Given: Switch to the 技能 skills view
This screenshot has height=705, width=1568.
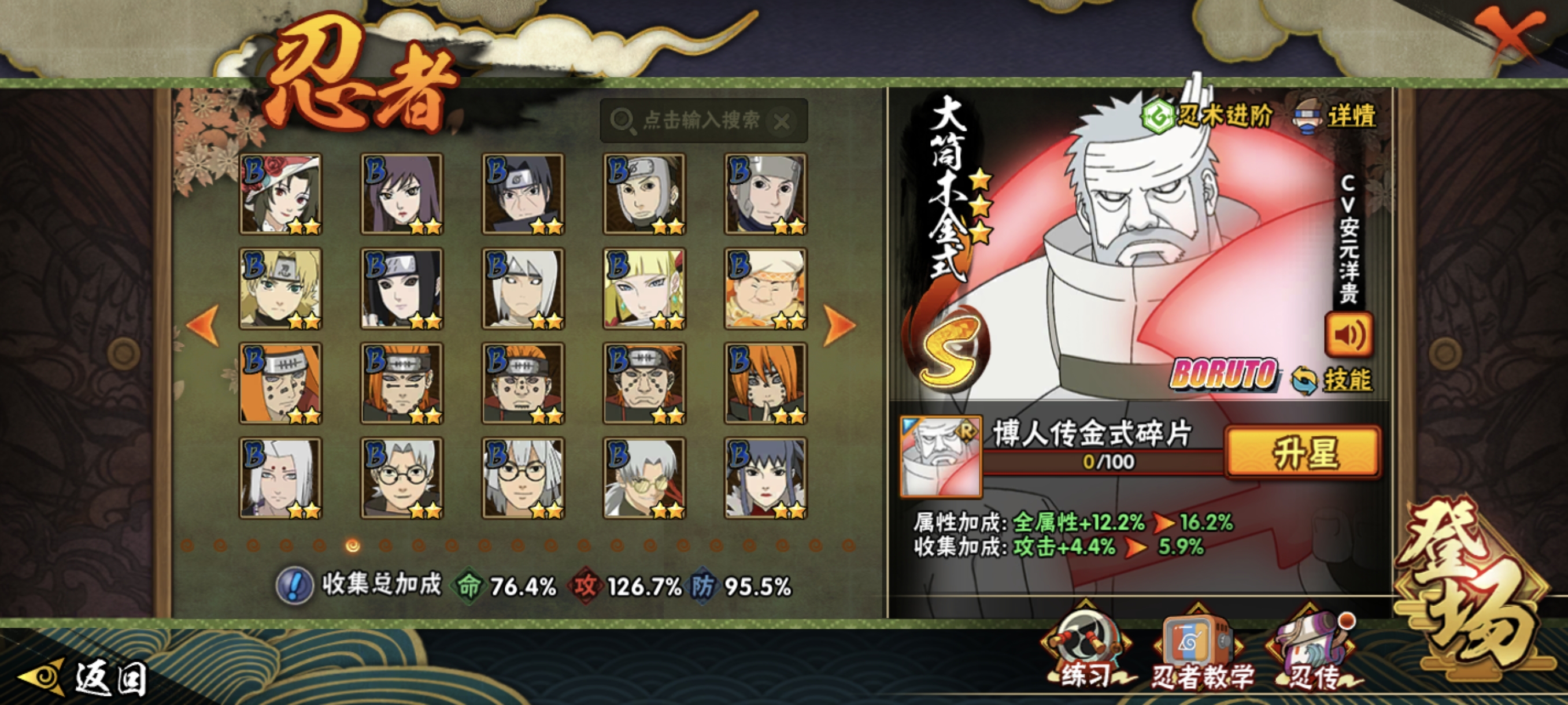Looking at the screenshot, I should 1333,380.
